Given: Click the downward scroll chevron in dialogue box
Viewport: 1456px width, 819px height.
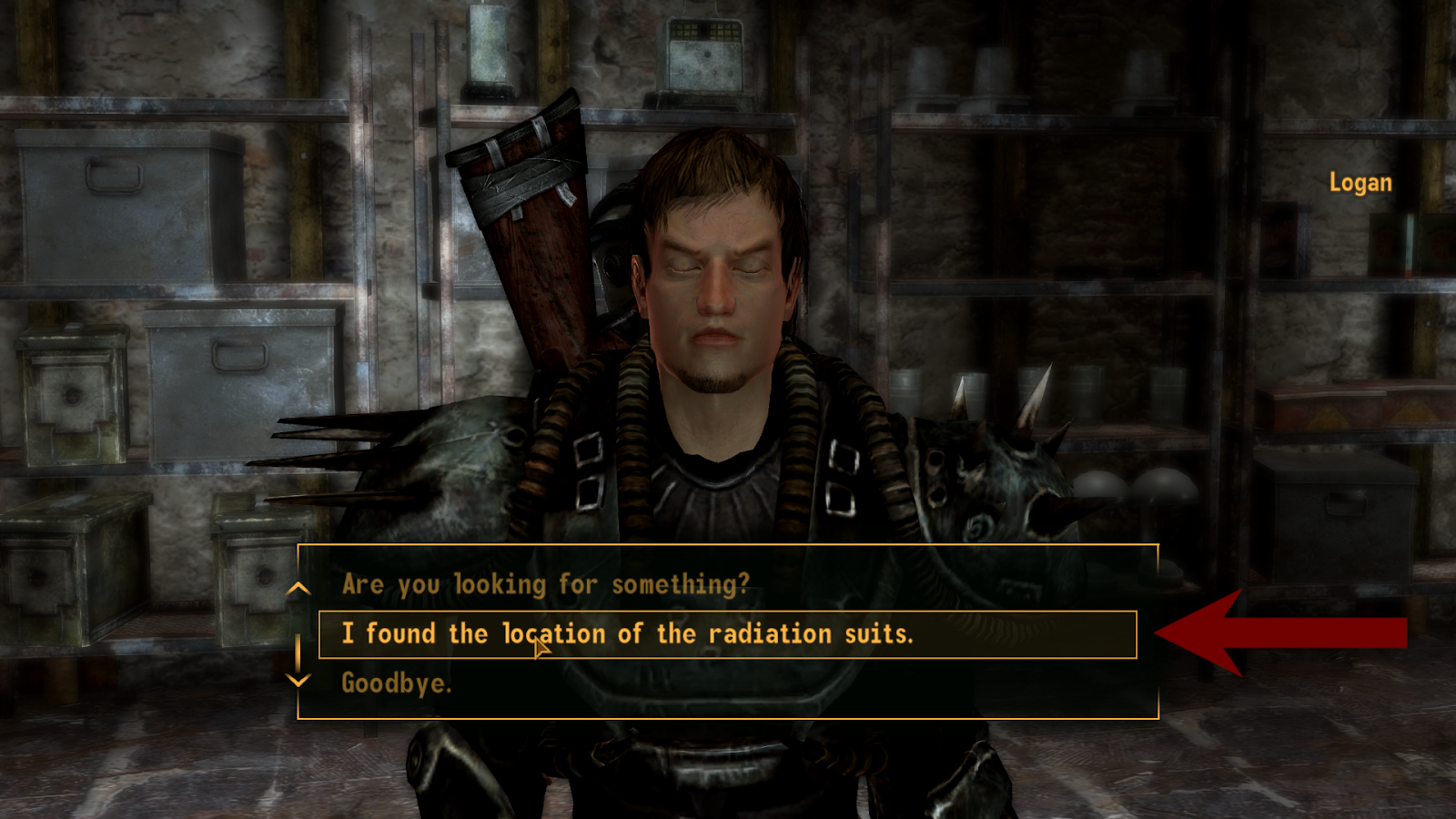Looking at the screenshot, I should click(x=298, y=682).
